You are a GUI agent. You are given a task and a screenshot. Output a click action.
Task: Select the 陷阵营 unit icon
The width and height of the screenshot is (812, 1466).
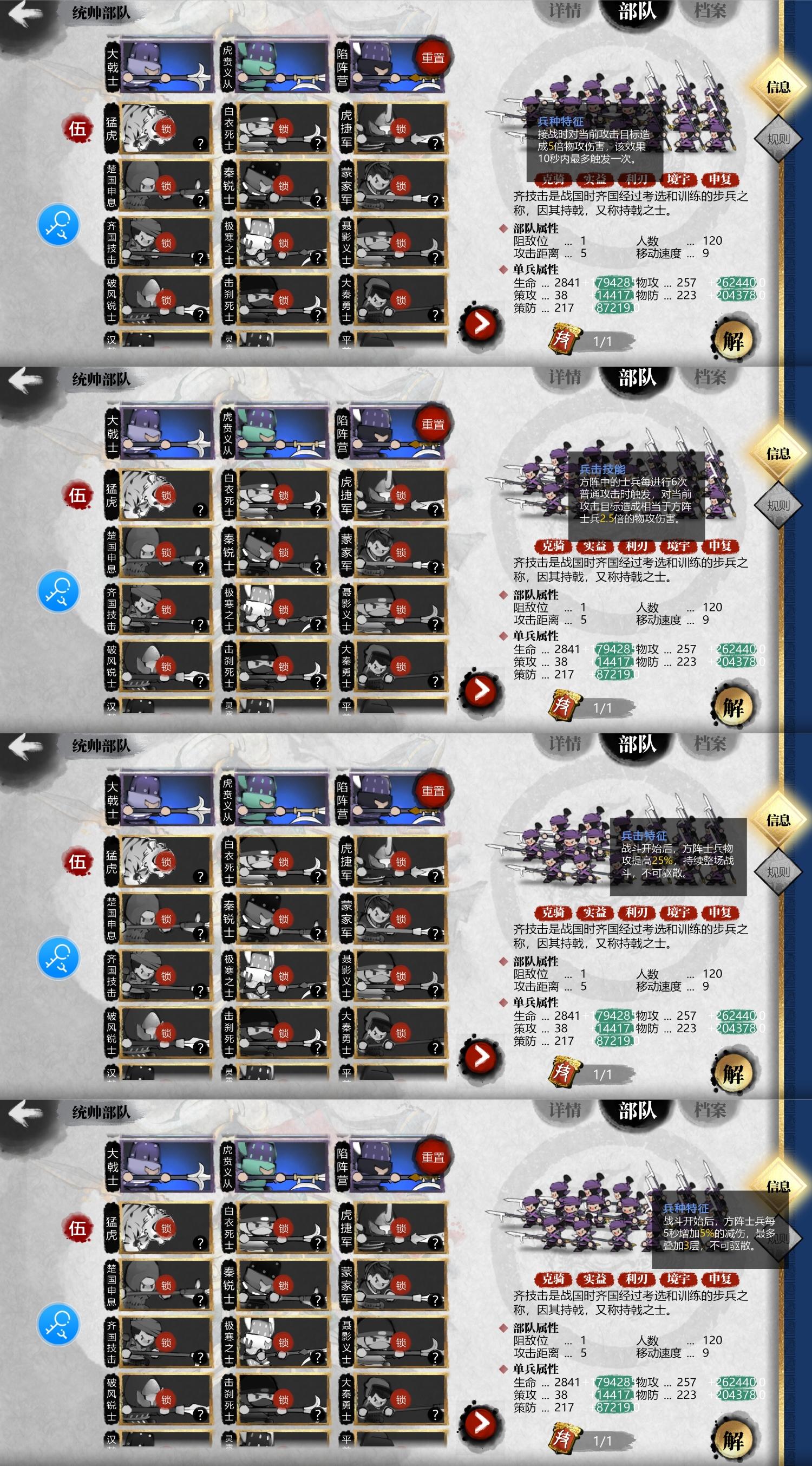click(x=387, y=66)
